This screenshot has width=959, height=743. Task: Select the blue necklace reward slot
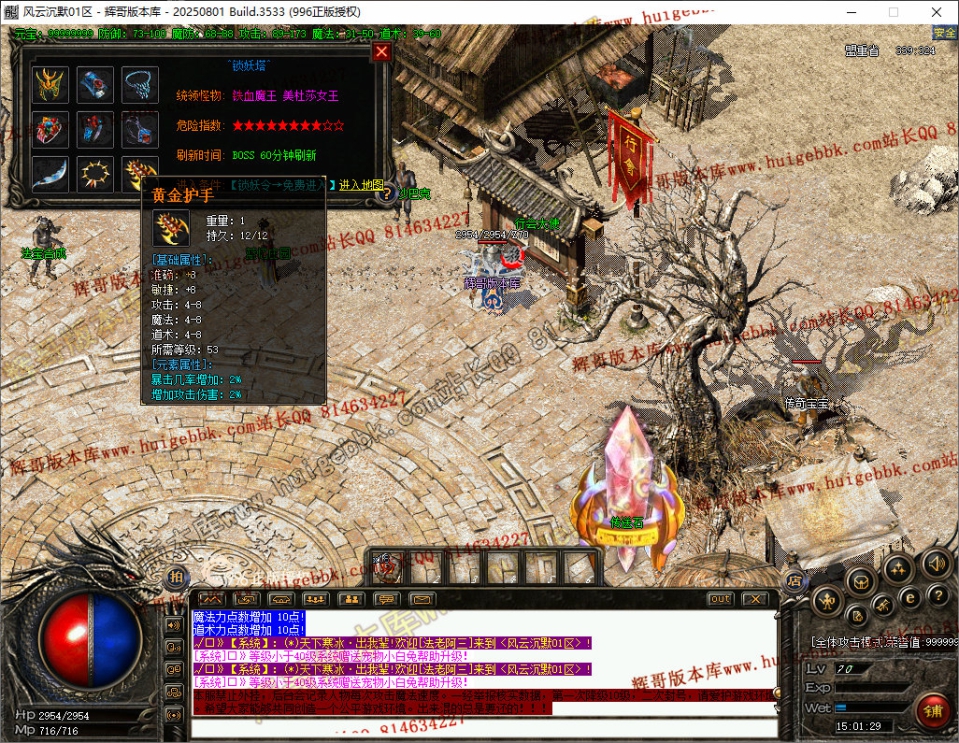click(141, 85)
